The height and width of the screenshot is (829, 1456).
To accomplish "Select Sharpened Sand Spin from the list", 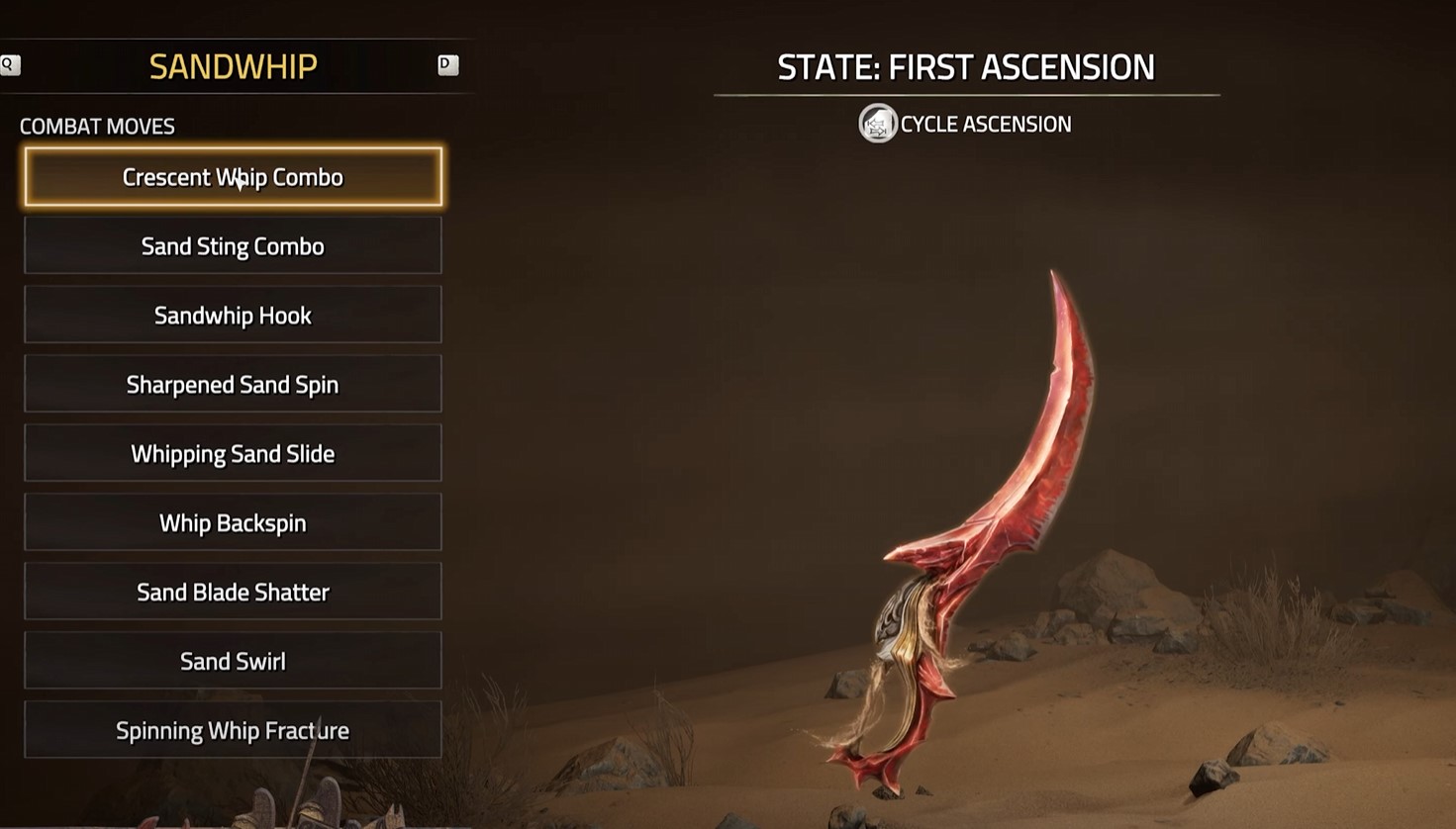I will point(233,384).
